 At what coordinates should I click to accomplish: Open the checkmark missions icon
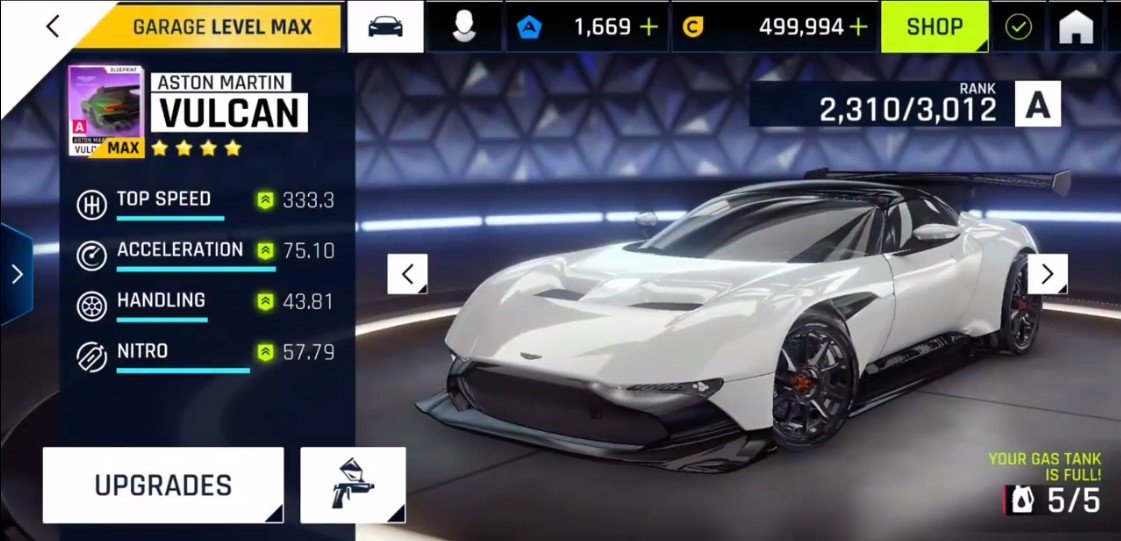point(1018,27)
